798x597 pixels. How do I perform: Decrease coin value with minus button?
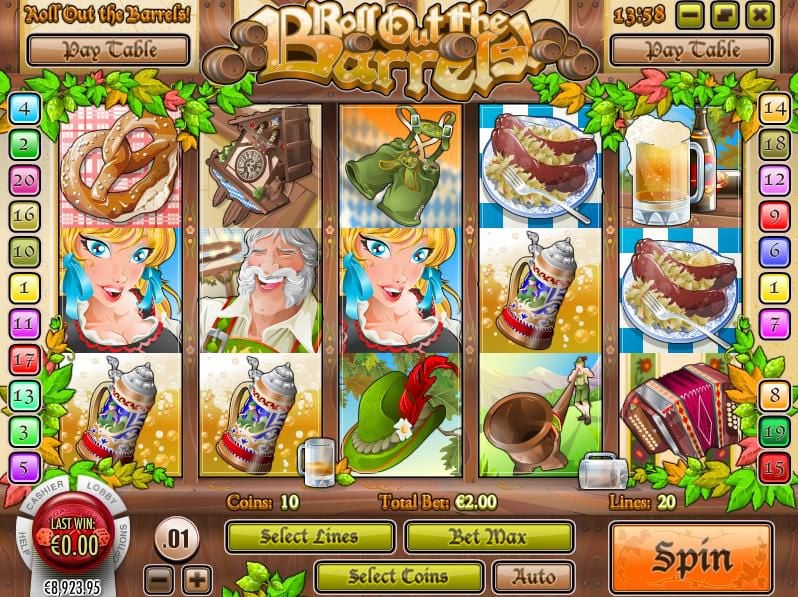pyautogui.click(x=160, y=578)
